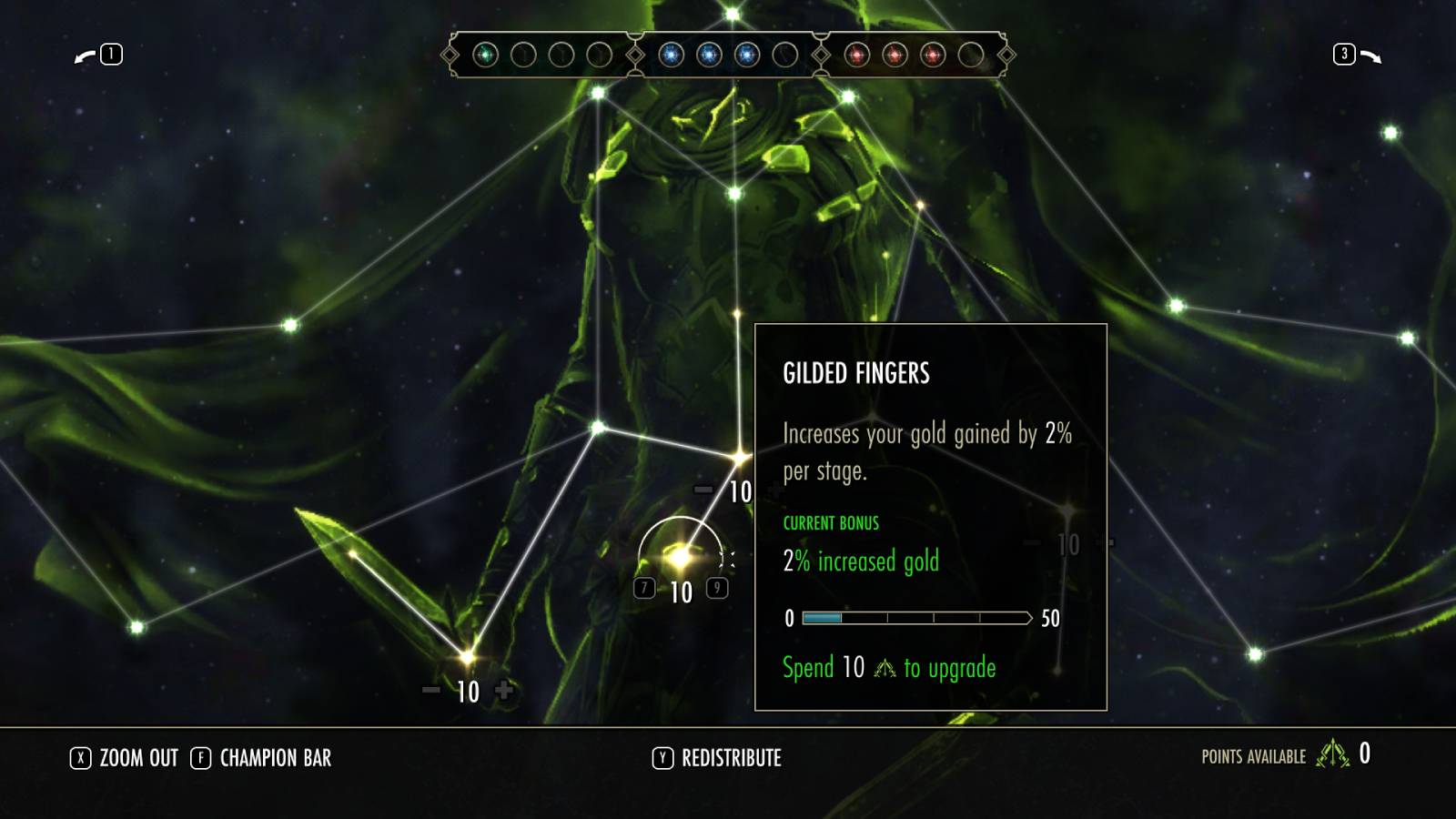1456x819 pixels.
Task: Select the empty red constellation slot circle
Action: point(972,56)
